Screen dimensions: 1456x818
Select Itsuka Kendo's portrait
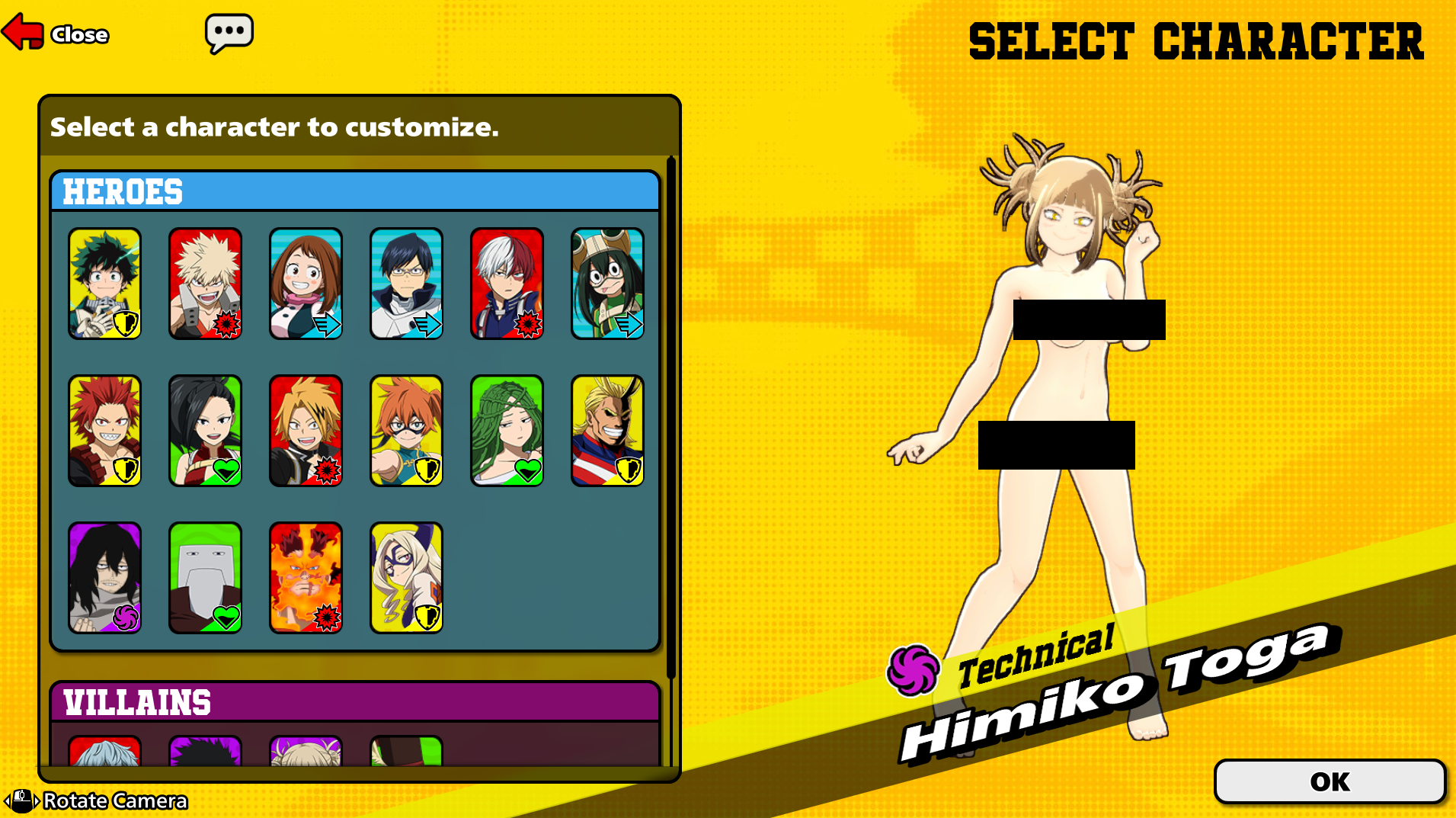[406, 430]
